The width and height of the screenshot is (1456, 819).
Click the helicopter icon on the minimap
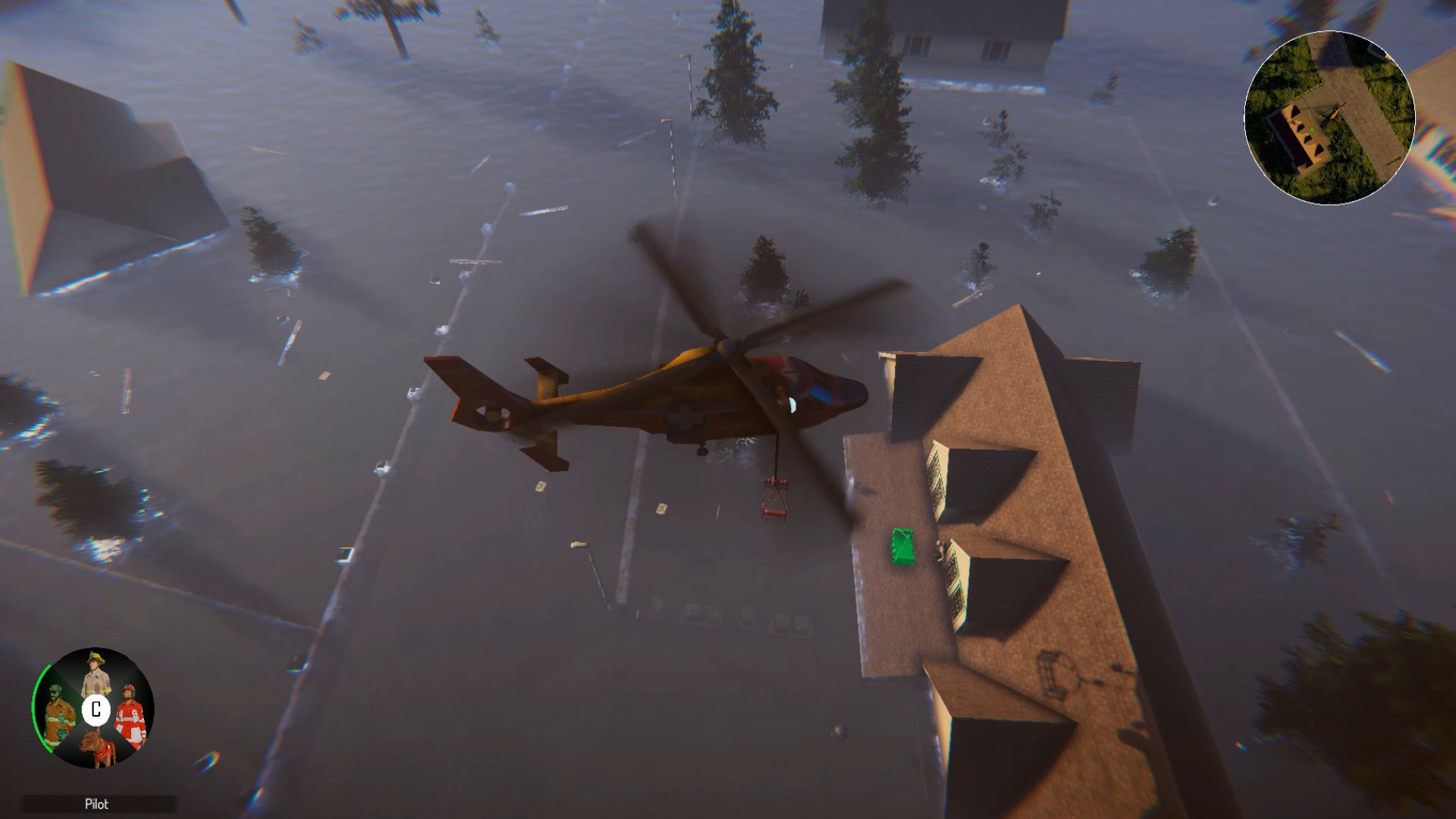pos(1334,115)
